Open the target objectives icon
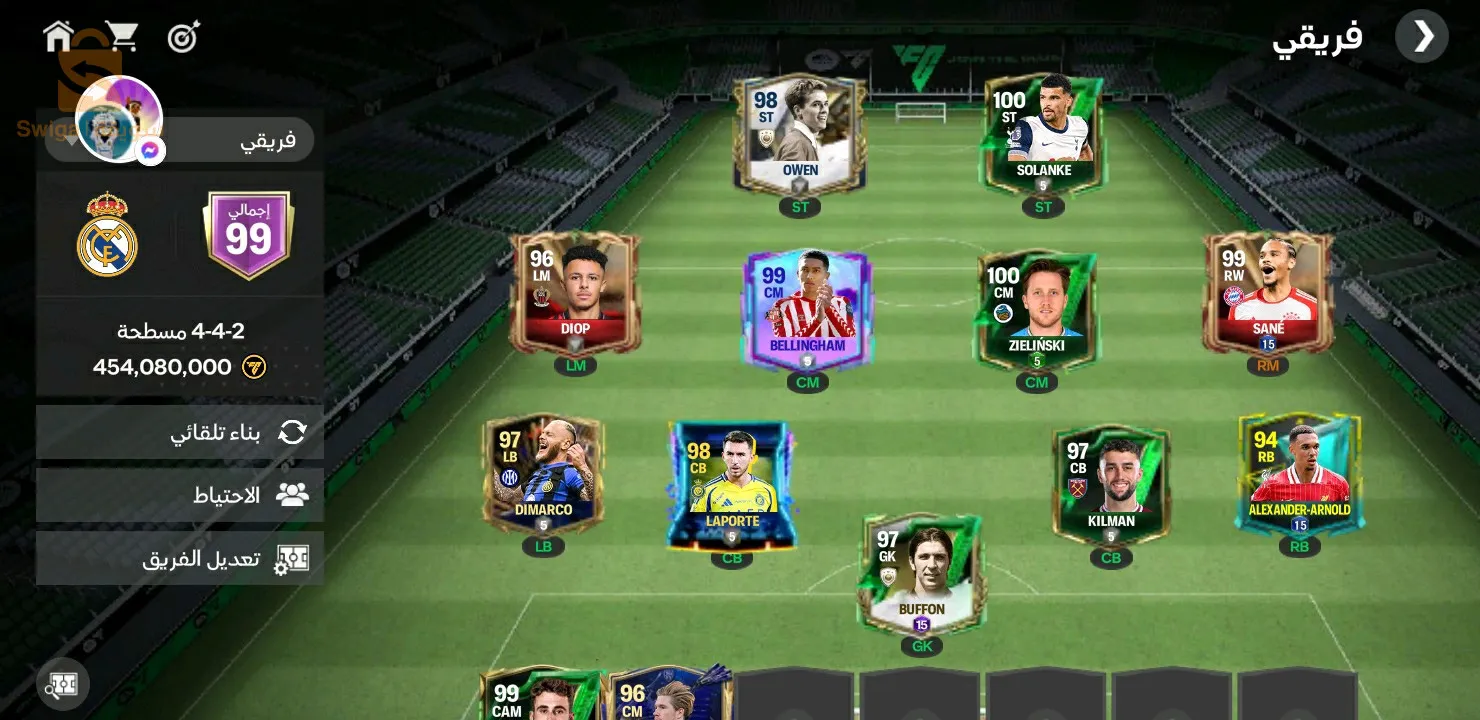The image size is (1480, 720). click(184, 38)
